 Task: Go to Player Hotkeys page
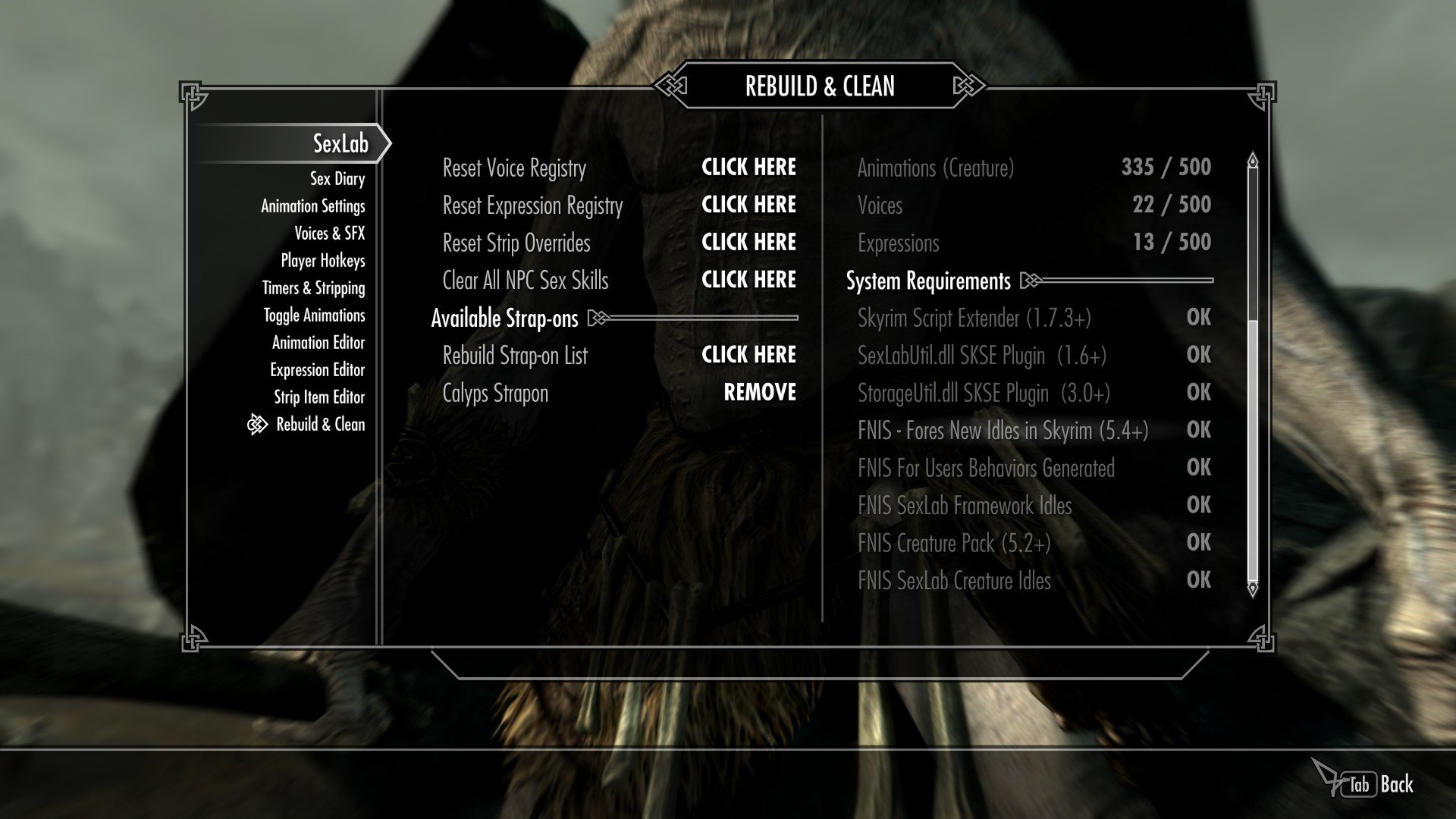322,261
